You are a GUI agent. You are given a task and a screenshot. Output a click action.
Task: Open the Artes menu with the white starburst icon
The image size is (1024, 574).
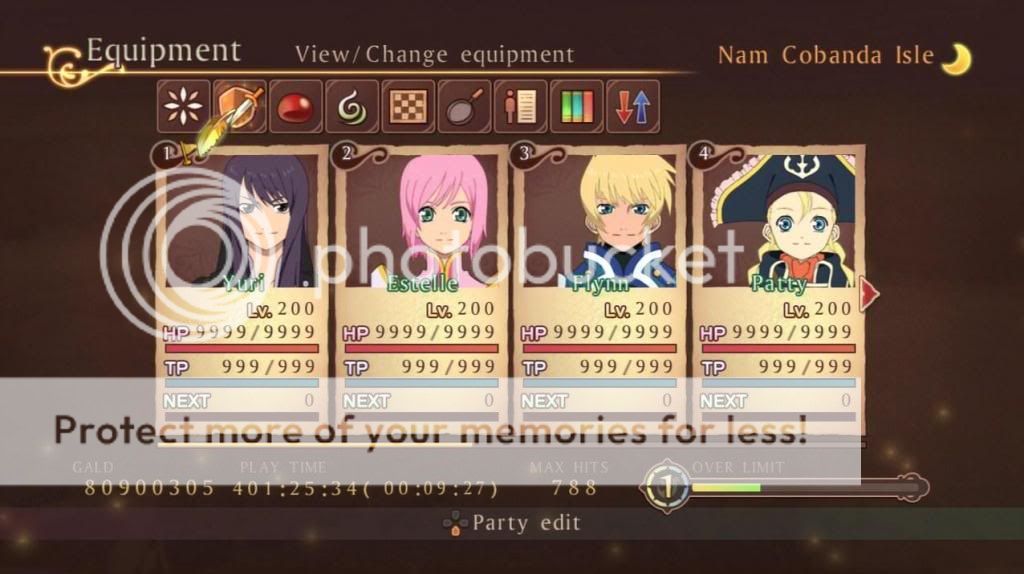coord(184,107)
